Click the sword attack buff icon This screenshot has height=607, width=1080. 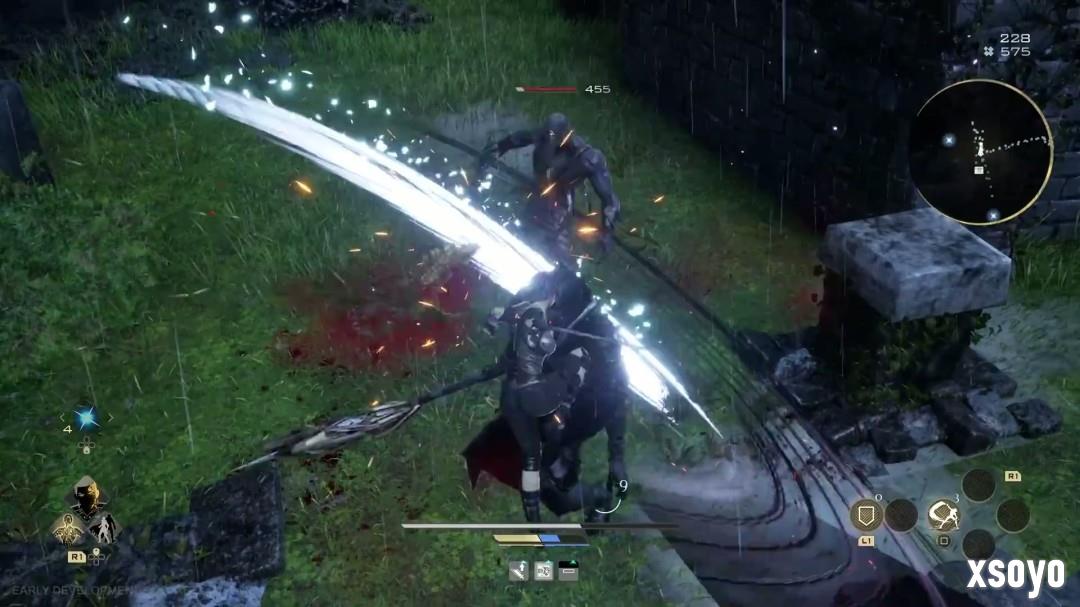click(518, 571)
